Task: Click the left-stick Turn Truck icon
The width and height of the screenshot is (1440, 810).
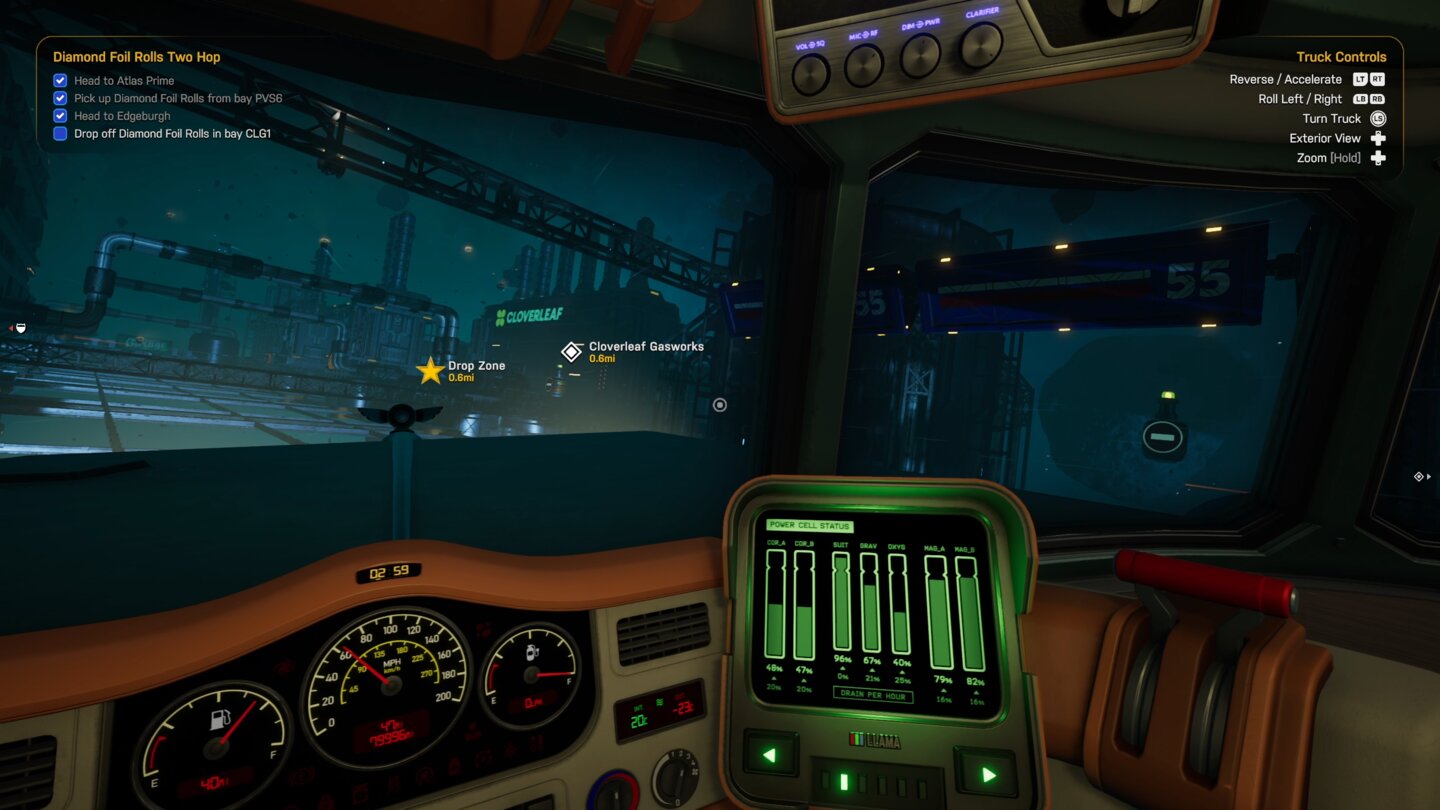Action: click(x=1377, y=118)
